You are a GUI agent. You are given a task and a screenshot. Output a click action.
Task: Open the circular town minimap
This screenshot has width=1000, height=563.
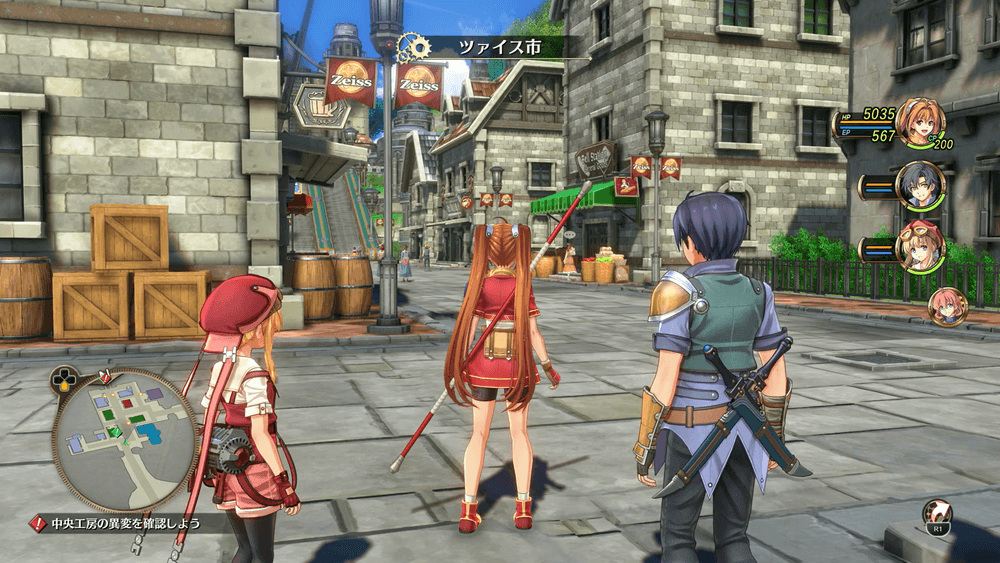[x=125, y=439]
